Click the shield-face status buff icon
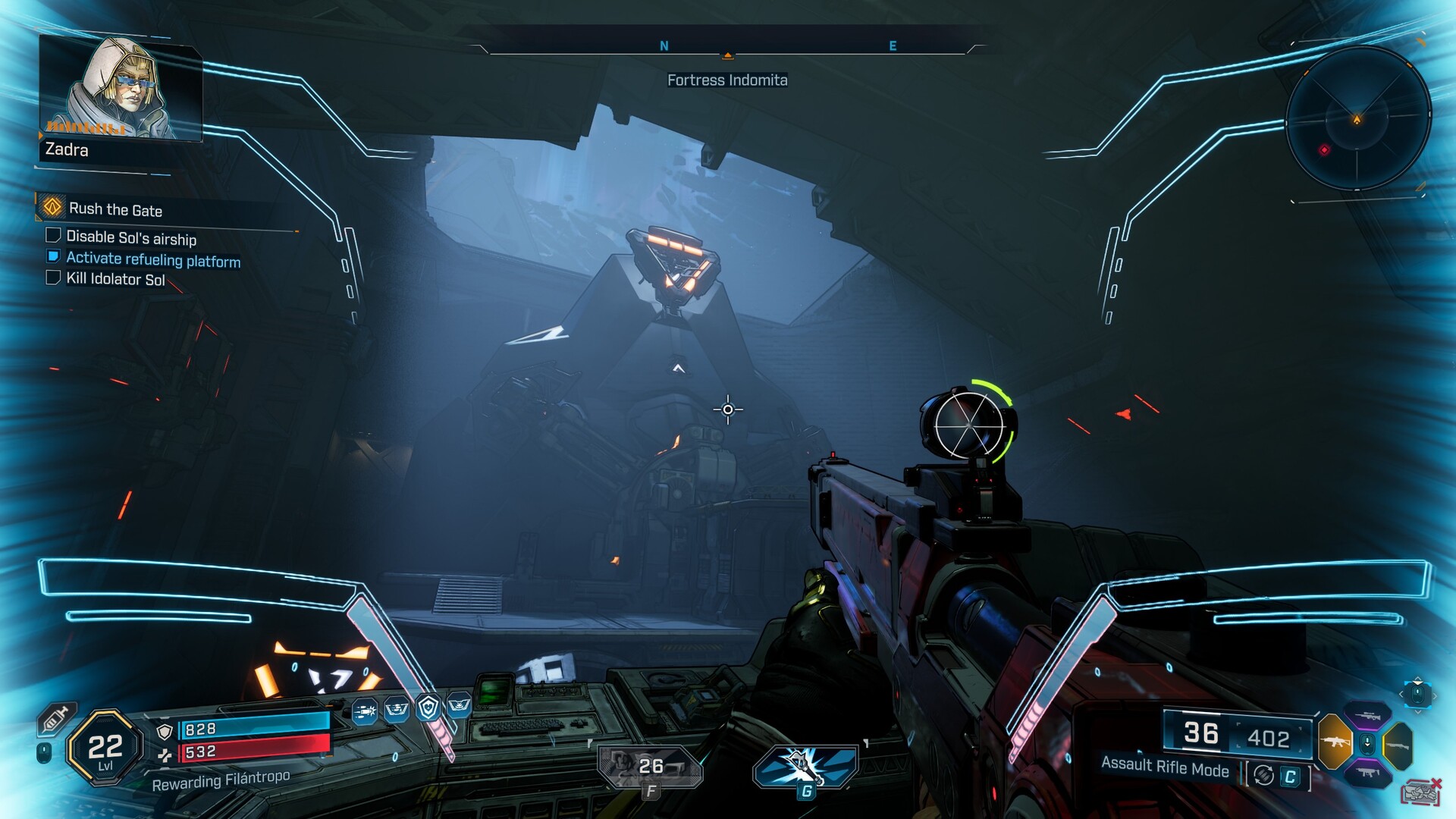Viewport: 1456px width, 819px height. [x=428, y=708]
